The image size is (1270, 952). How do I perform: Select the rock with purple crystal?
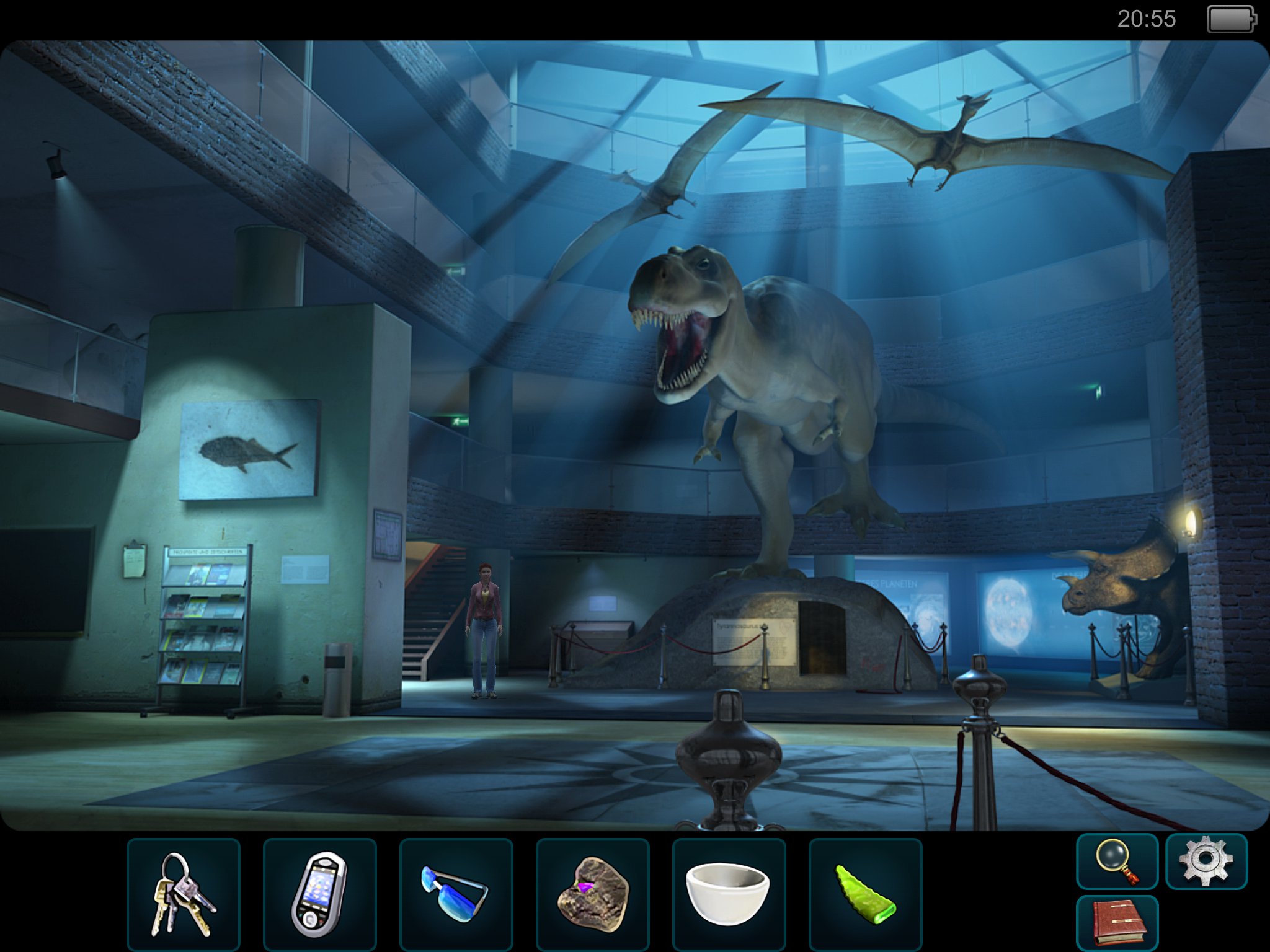pyautogui.click(x=592, y=894)
